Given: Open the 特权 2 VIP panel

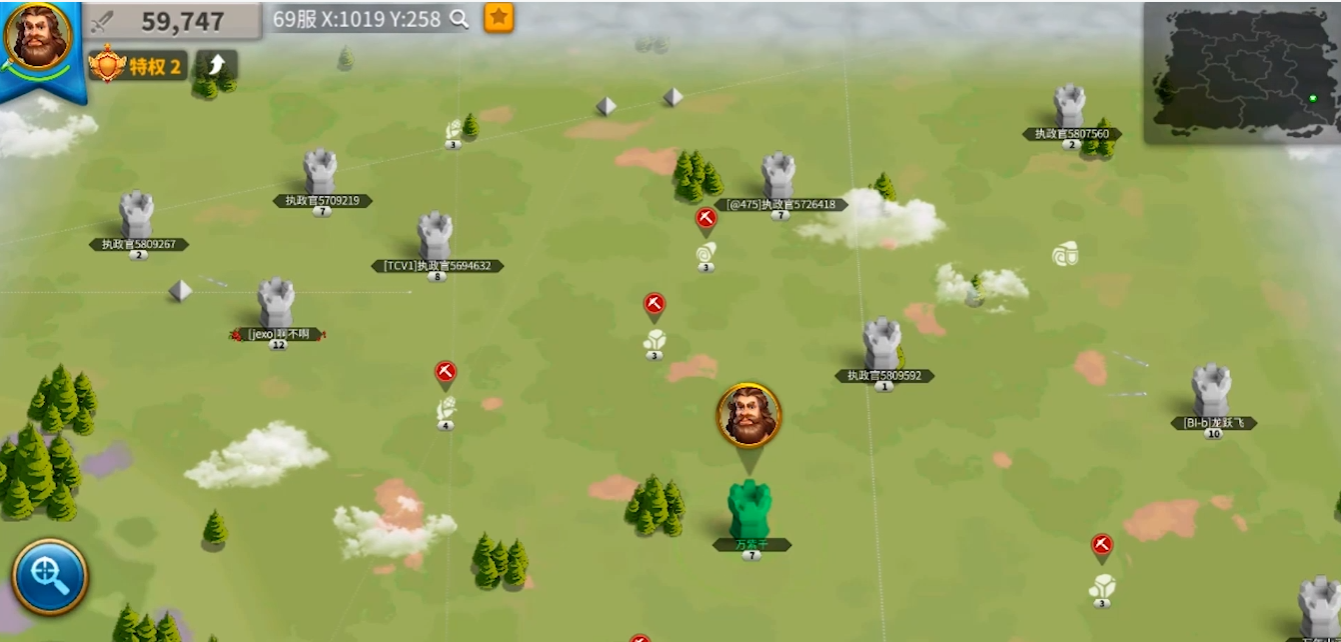Looking at the screenshot, I should pos(138,66).
